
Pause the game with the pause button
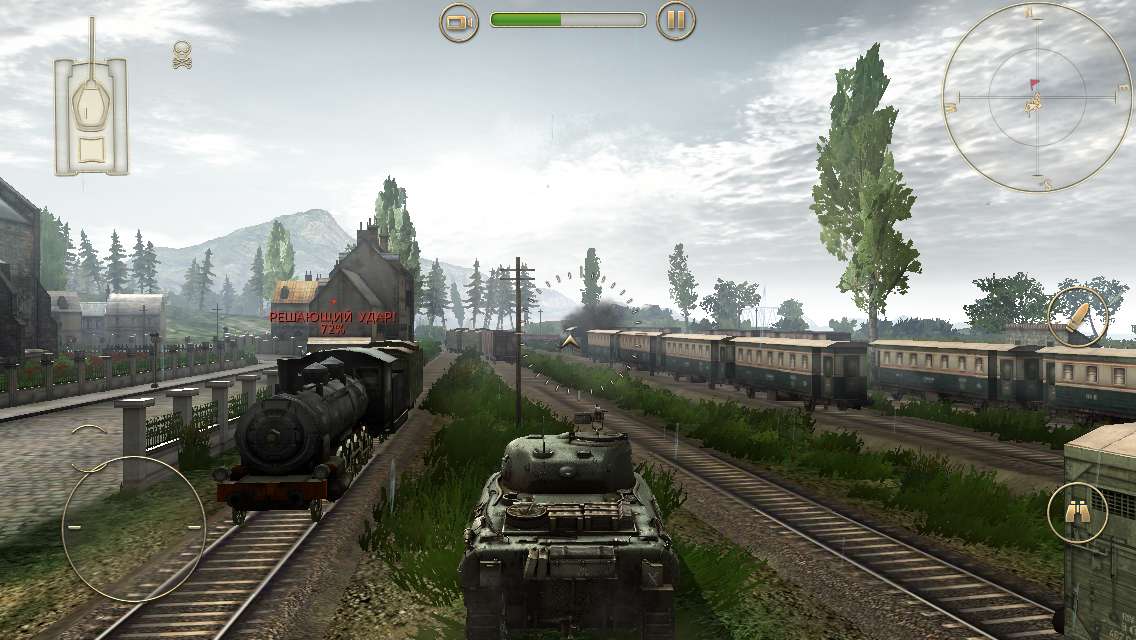point(676,21)
